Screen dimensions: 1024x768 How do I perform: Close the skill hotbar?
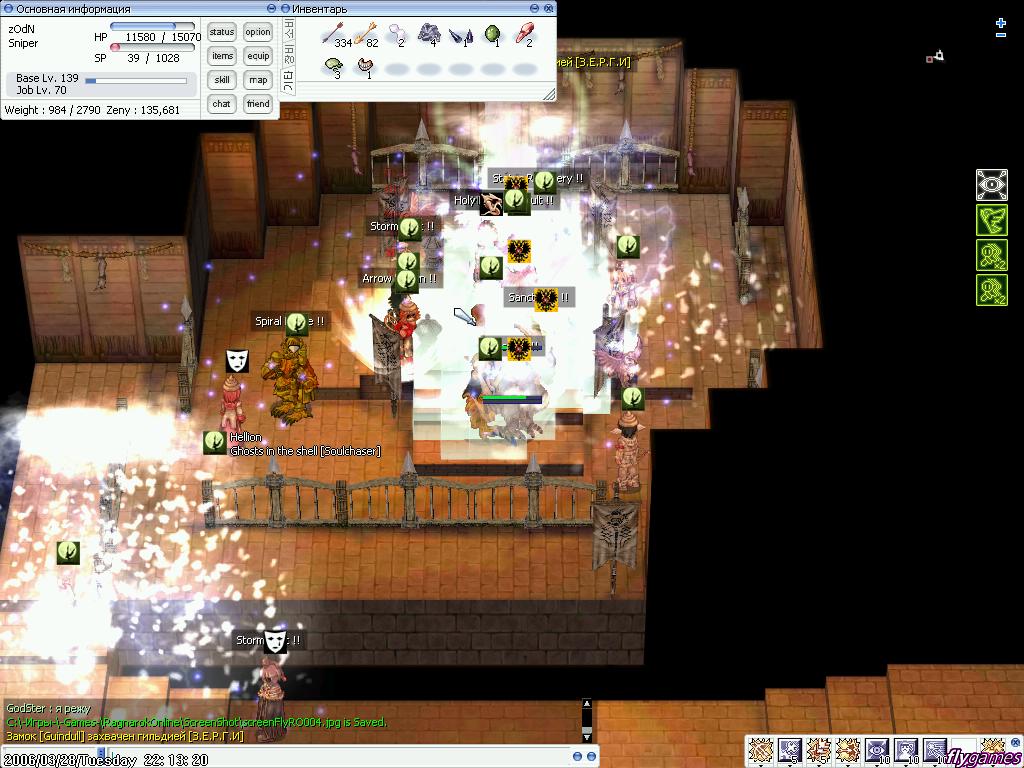(1015, 741)
